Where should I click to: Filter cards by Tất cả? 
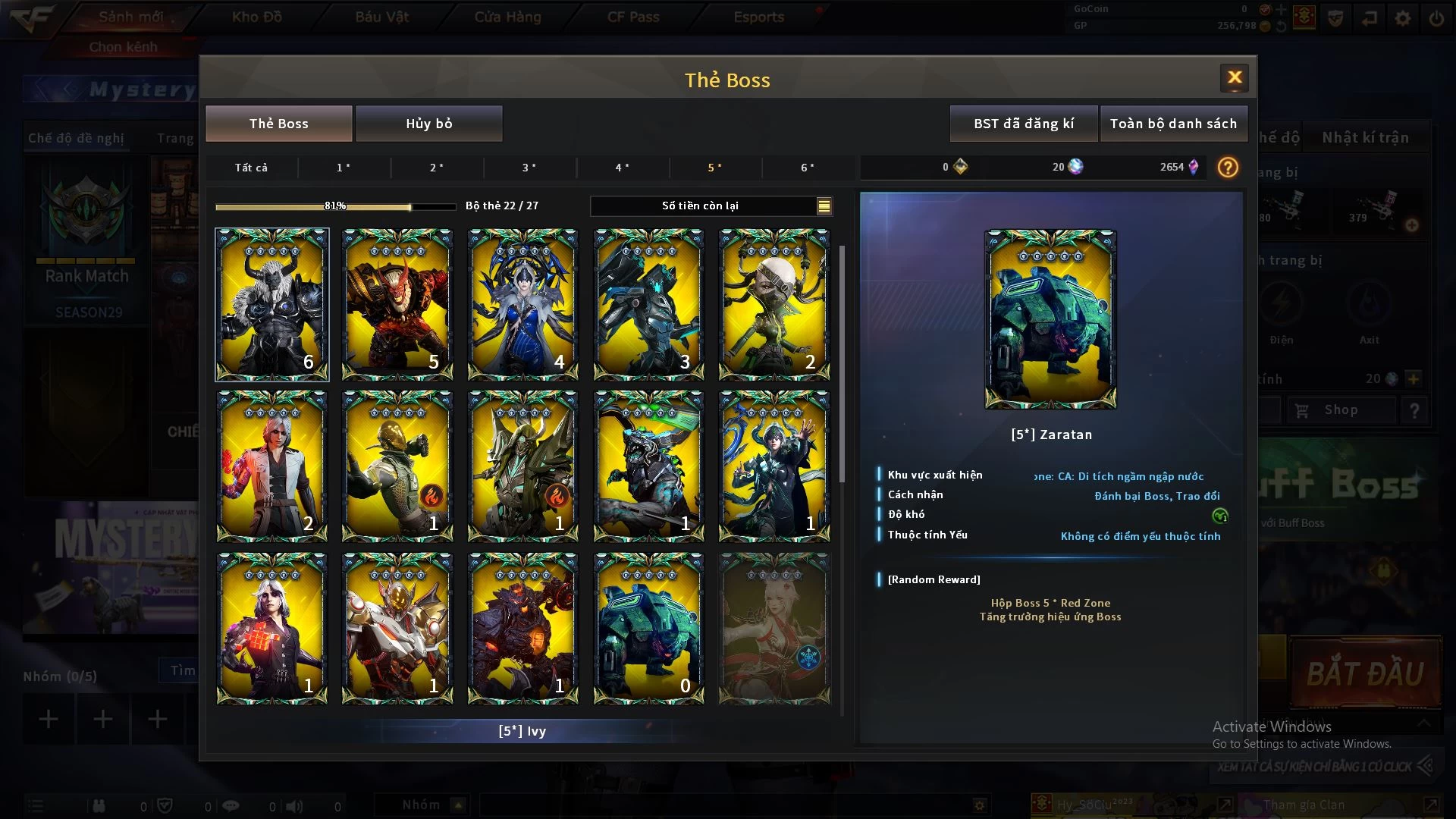point(251,168)
